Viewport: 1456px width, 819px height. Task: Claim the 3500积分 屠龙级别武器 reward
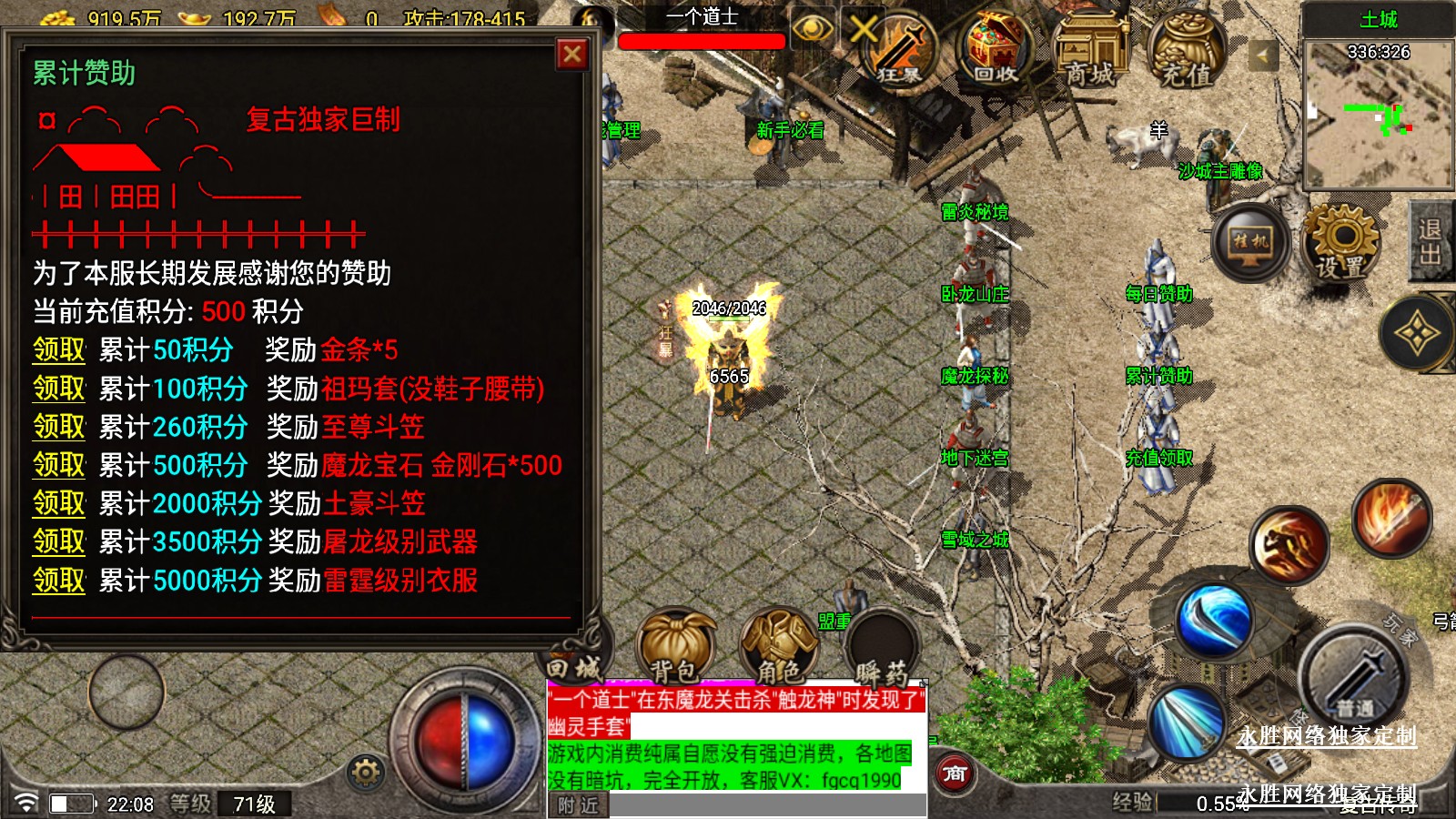tap(59, 541)
